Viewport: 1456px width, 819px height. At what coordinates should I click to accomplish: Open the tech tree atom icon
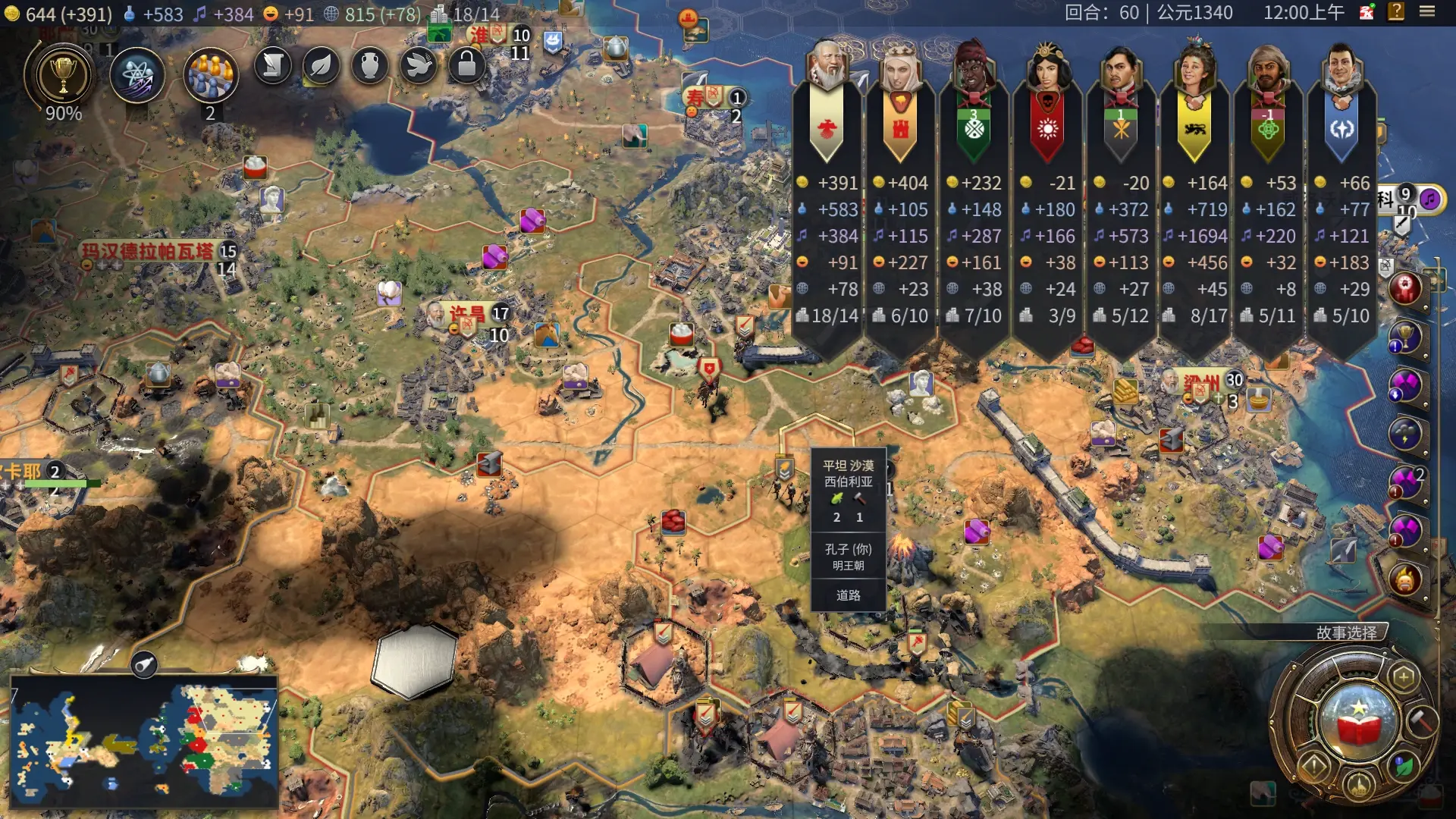(x=137, y=76)
